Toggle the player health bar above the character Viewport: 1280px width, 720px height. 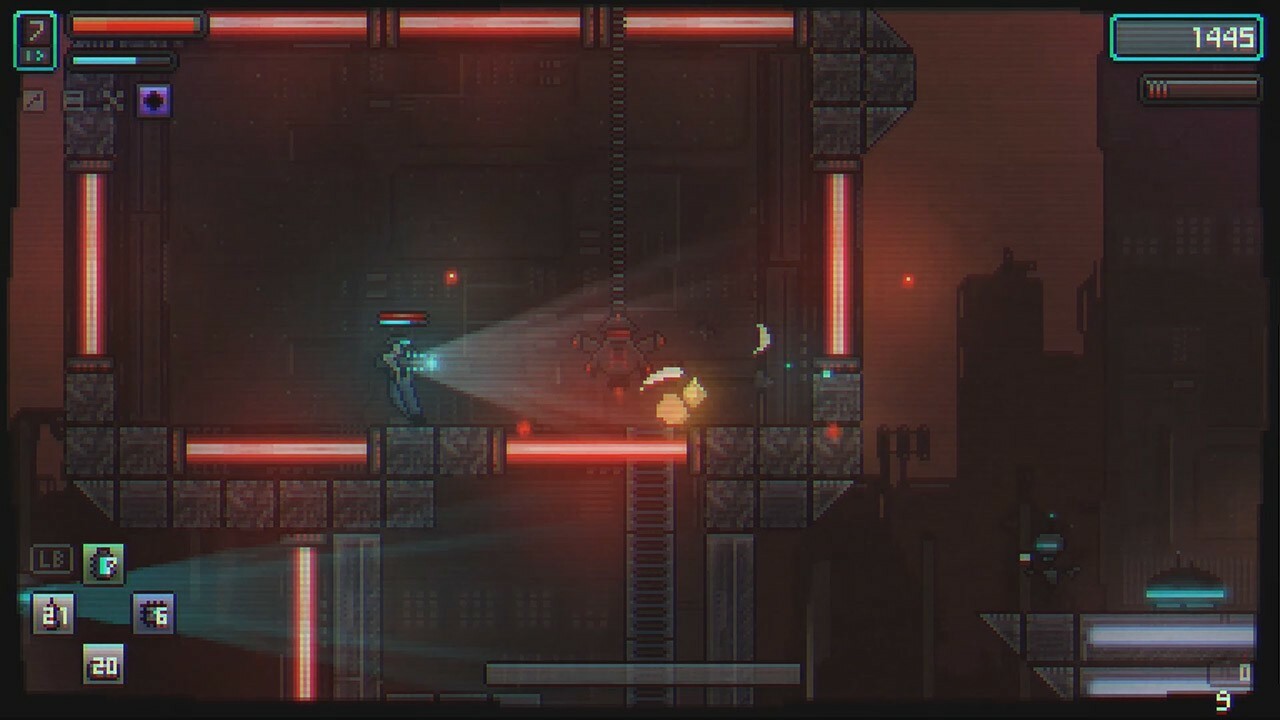click(x=401, y=316)
